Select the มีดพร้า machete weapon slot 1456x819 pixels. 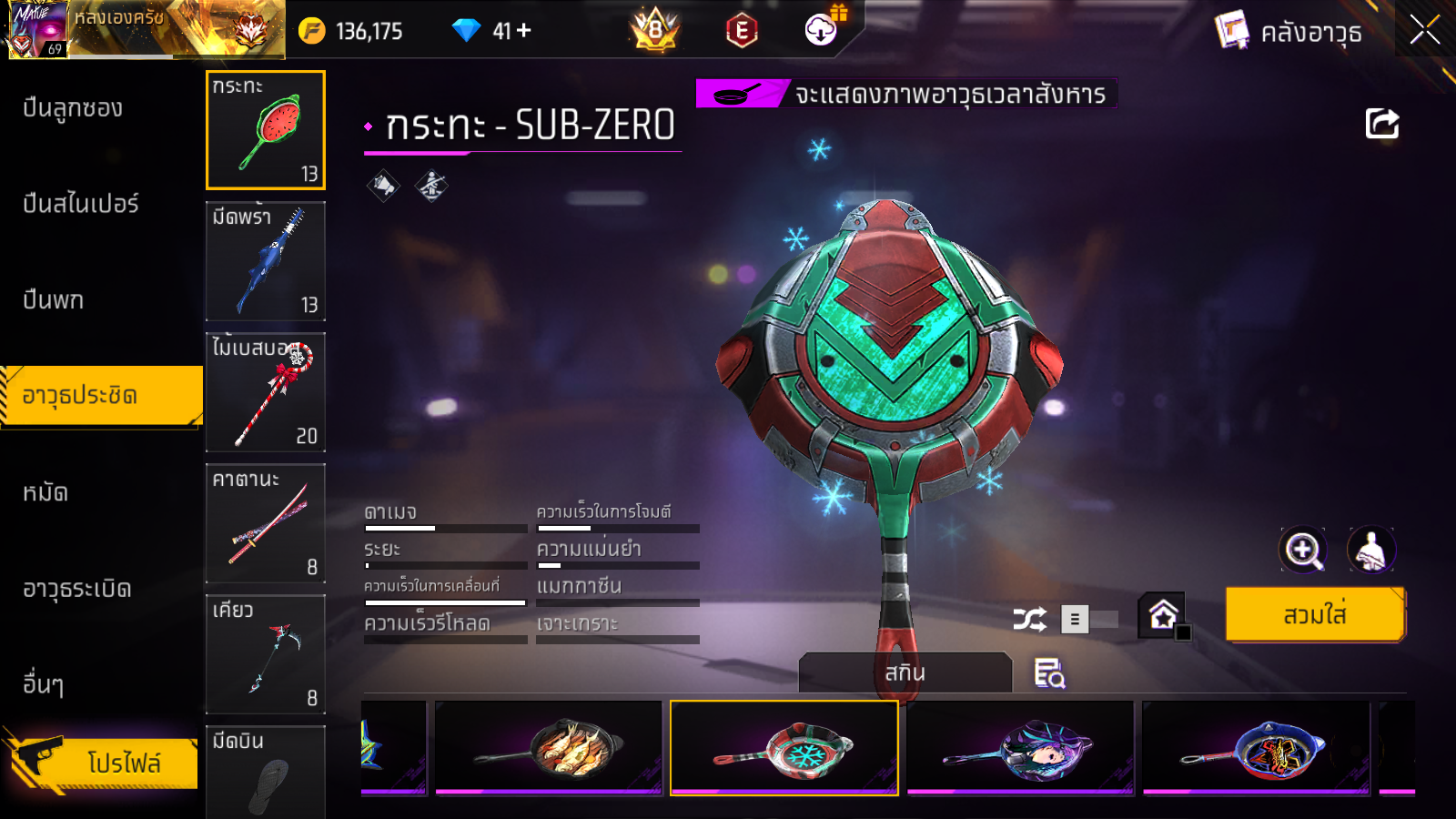click(x=266, y=261)
